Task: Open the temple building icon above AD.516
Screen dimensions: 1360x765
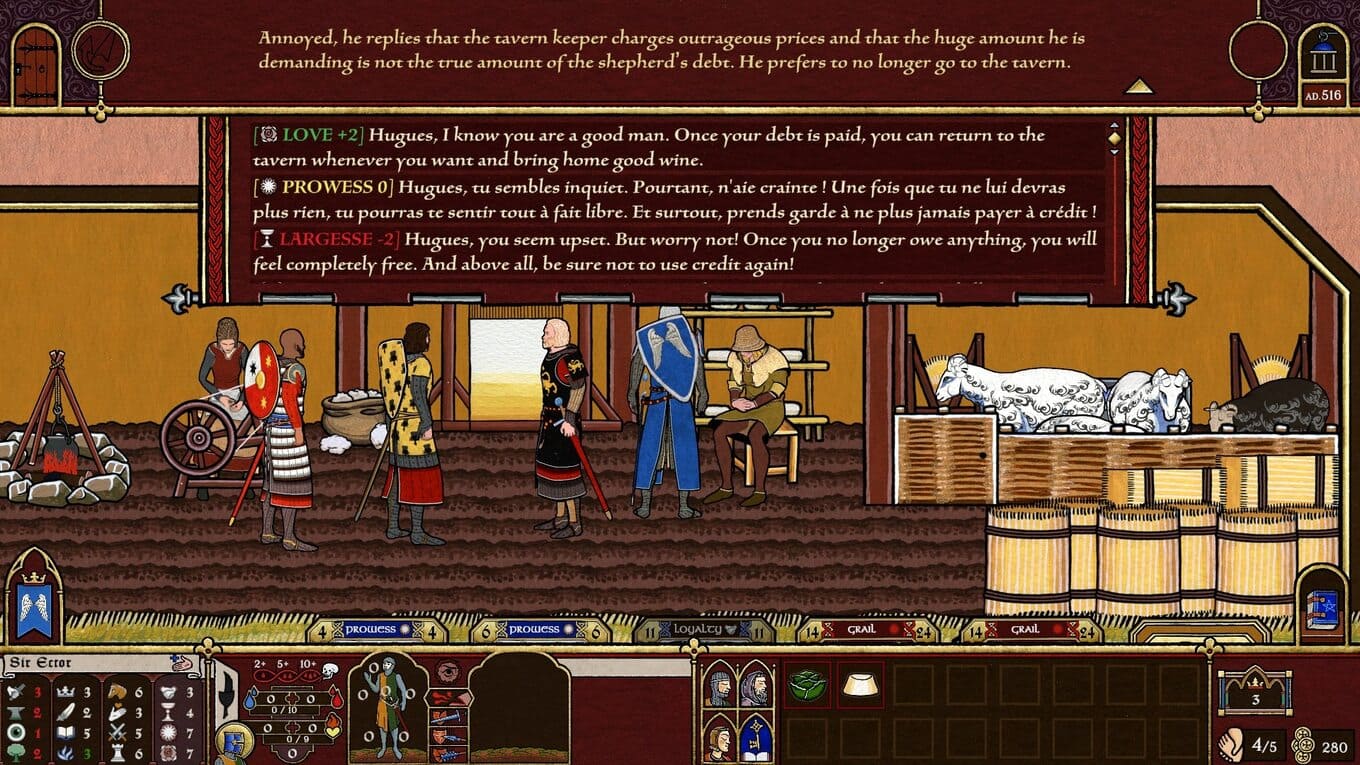Action: coord(1323,58)
